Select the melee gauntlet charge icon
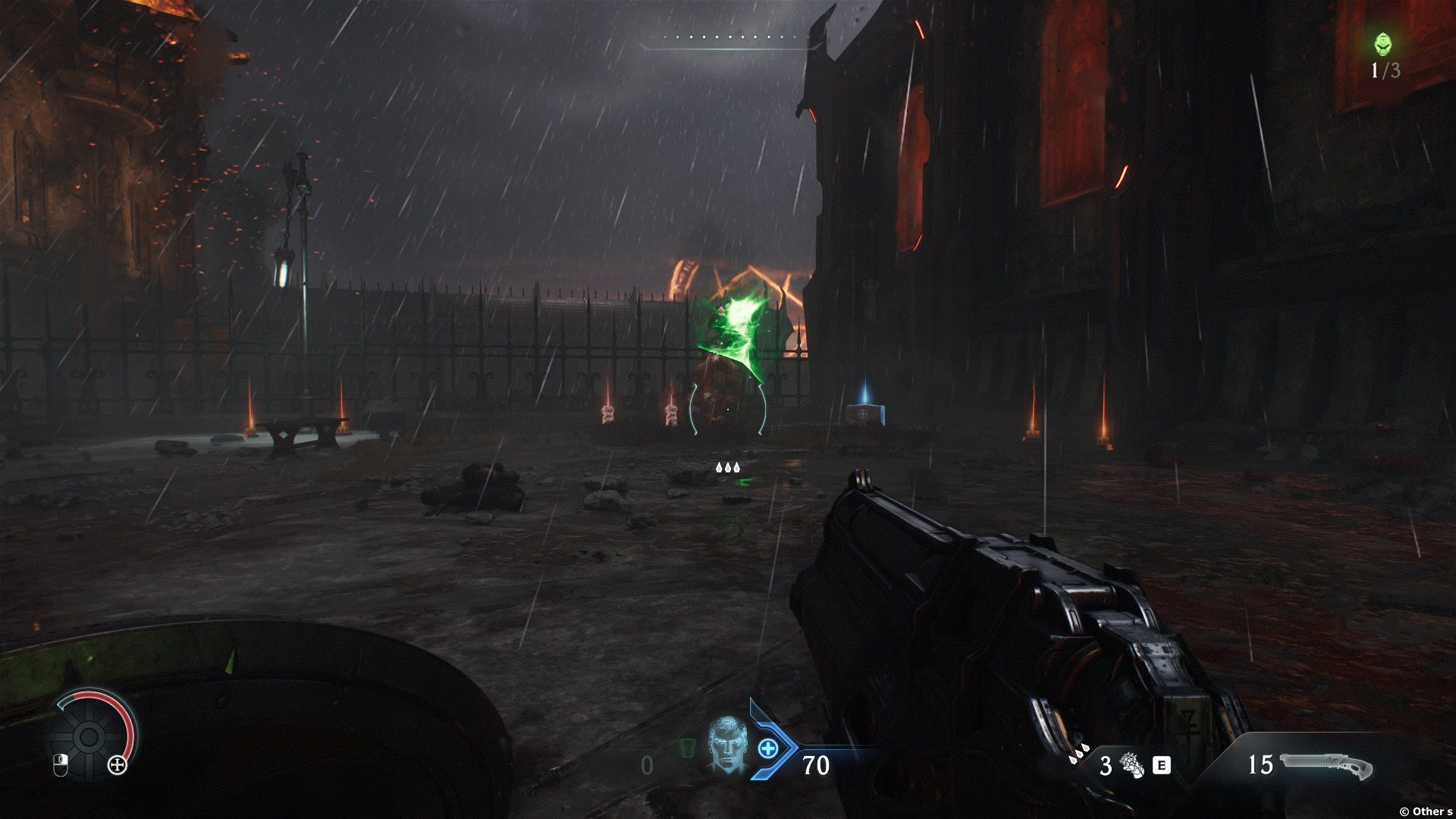1456x819 pixels. [1132, 765]
